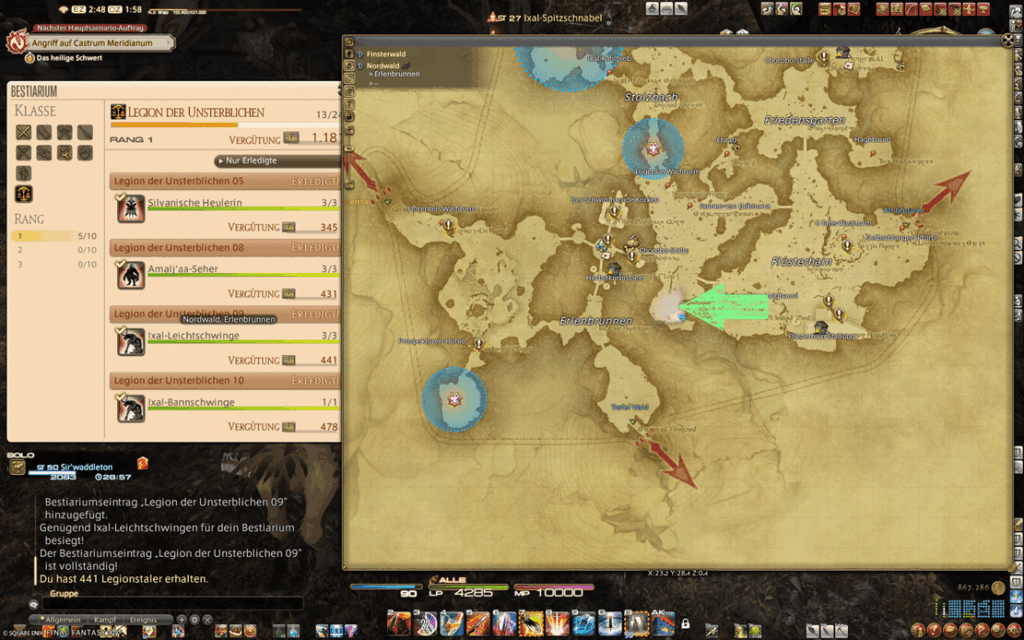1024x640 pixels.
Task: Select the Legion der Unsterblichen class icon
Action: click(x=24, y=193)
